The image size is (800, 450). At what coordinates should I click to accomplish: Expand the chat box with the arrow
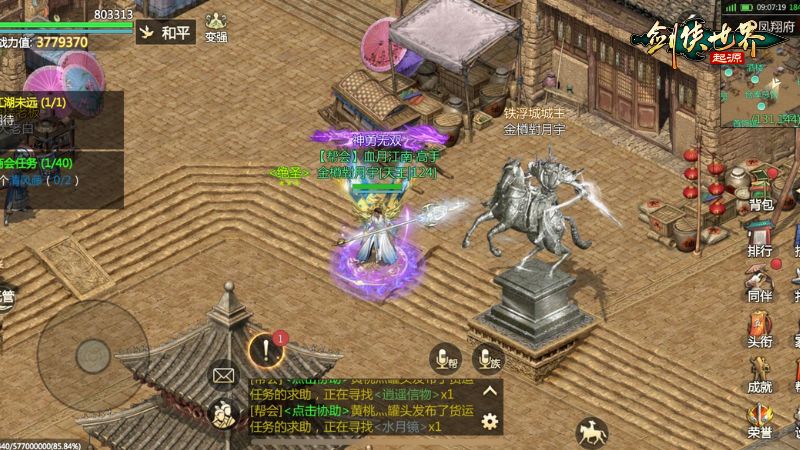[x=490, y=393]
